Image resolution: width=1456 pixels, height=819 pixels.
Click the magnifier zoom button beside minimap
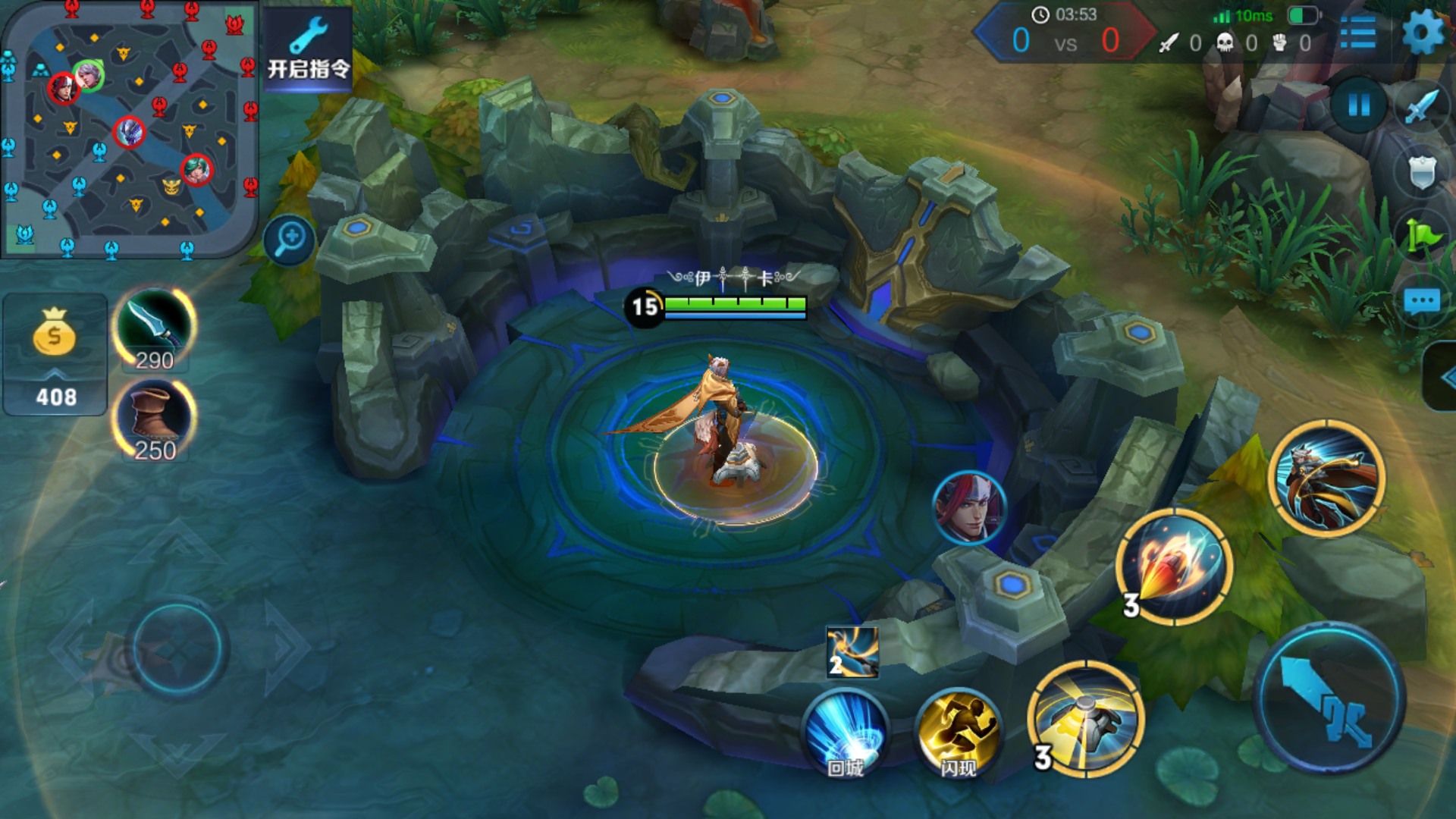tap(290, 240)
